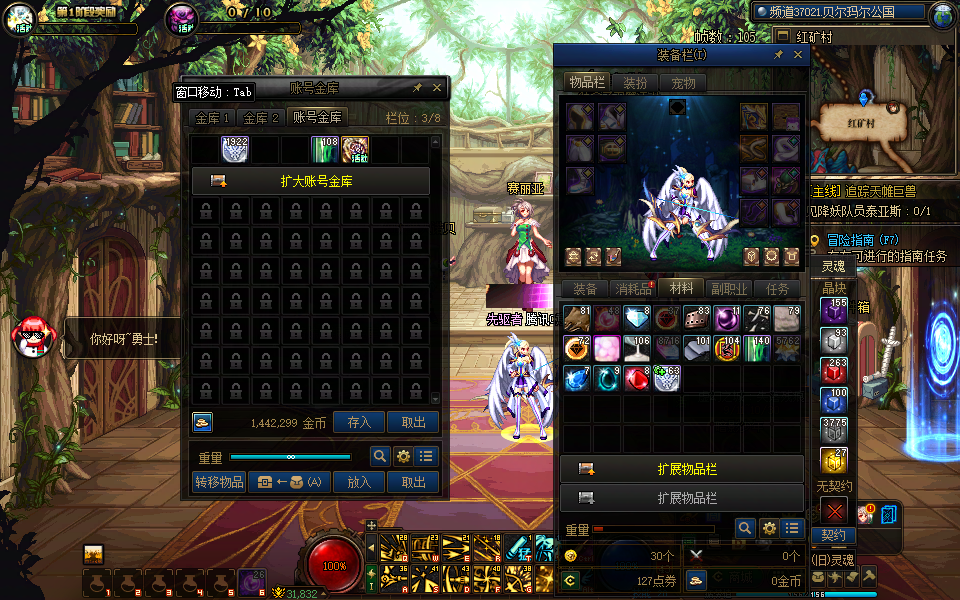
Task: Select the red gem in the materials grid
Action: pos(636,379)
